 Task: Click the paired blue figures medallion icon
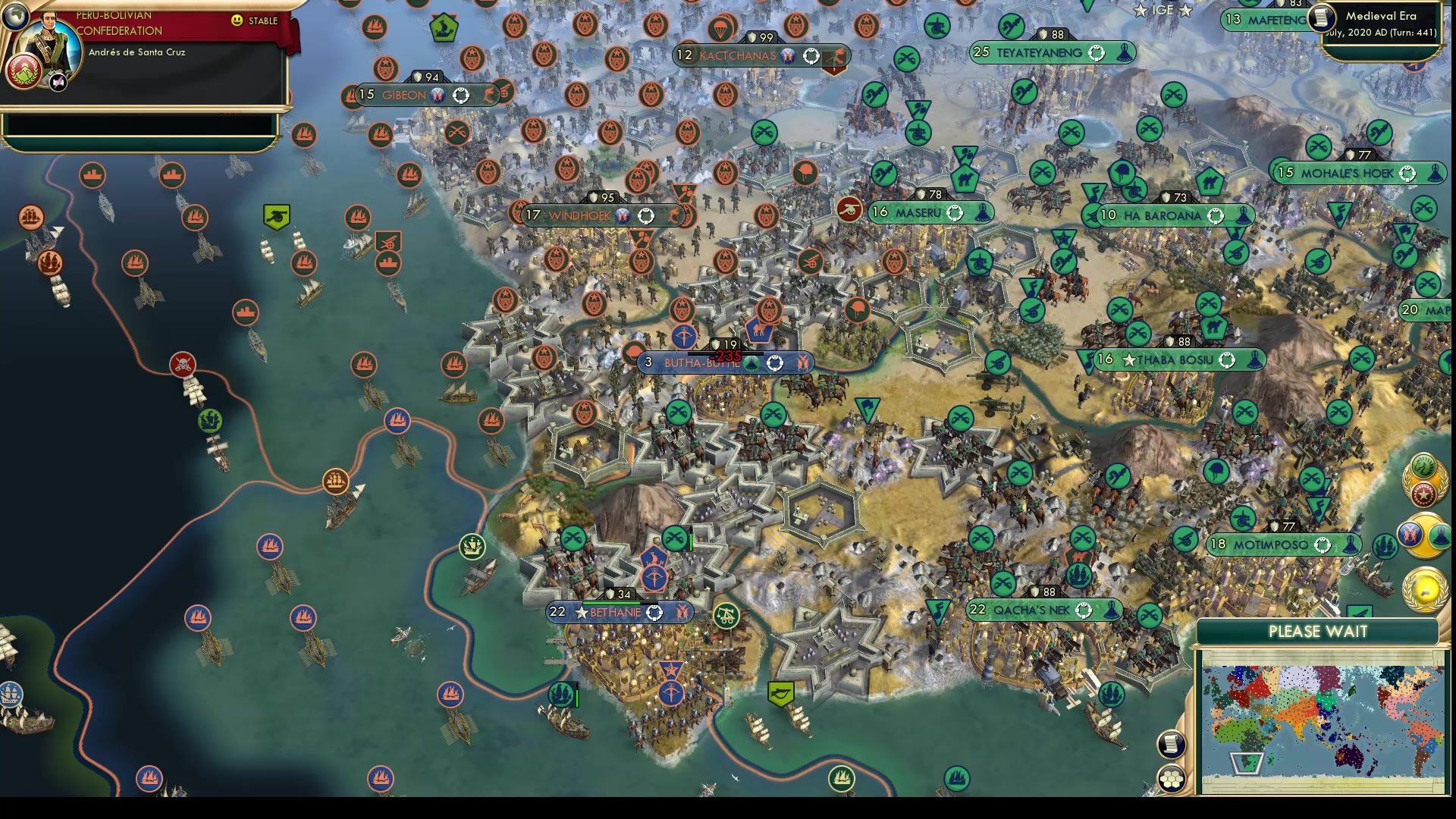tap(1410, 535)
